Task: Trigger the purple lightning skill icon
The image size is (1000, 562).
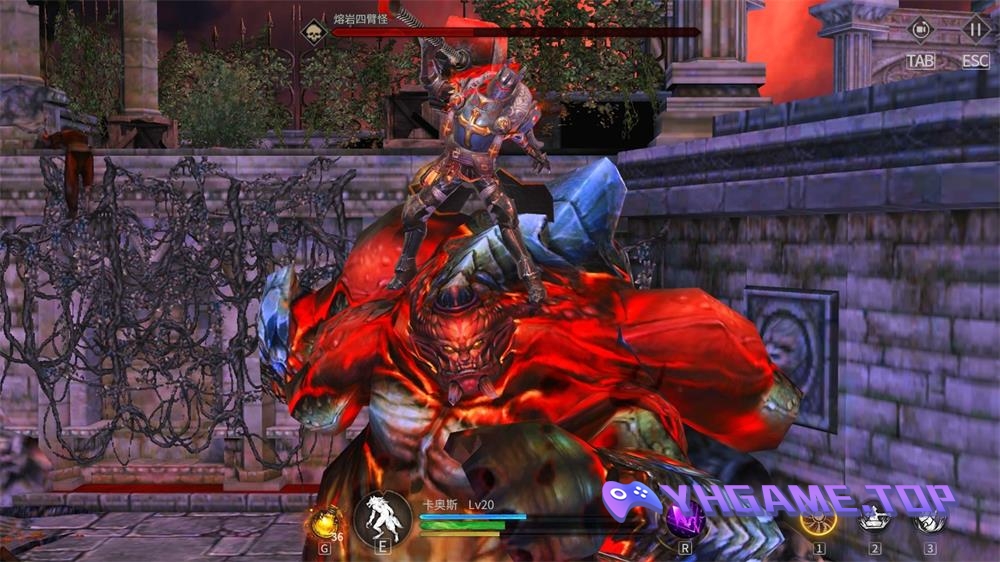Action: 685,520
